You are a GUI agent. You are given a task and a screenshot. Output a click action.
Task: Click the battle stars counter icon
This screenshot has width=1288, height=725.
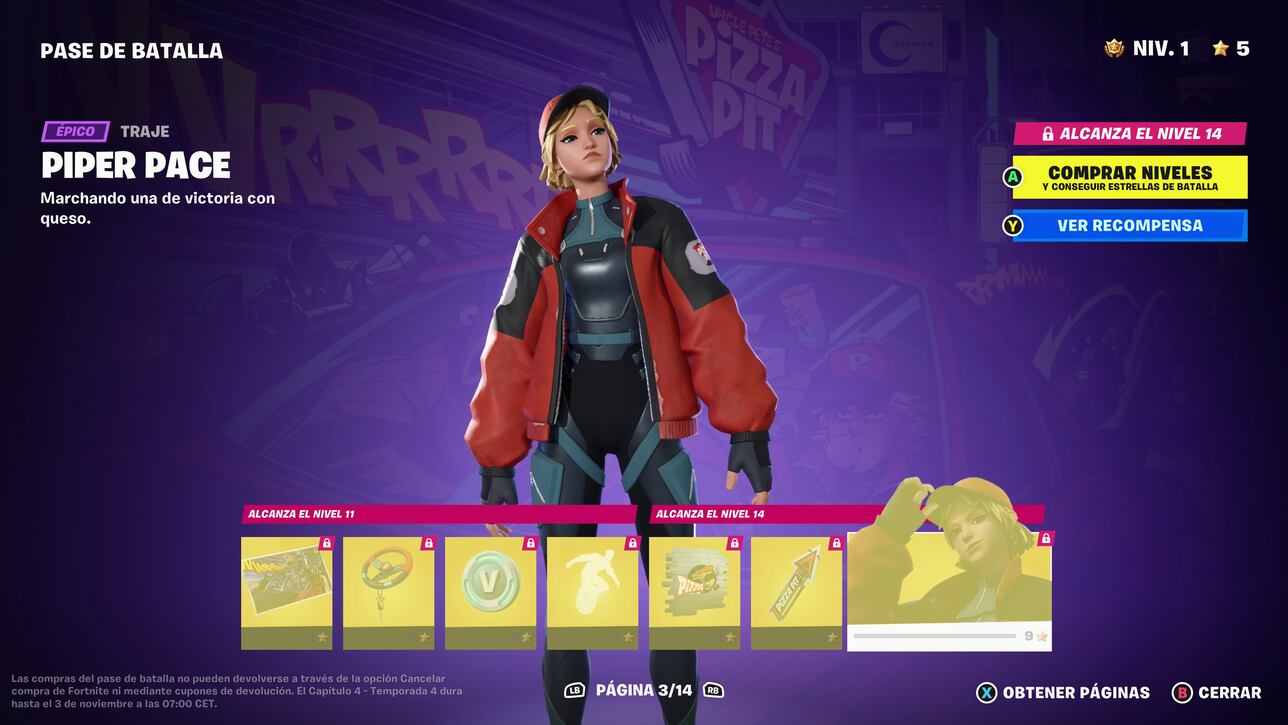point(1221,46)
